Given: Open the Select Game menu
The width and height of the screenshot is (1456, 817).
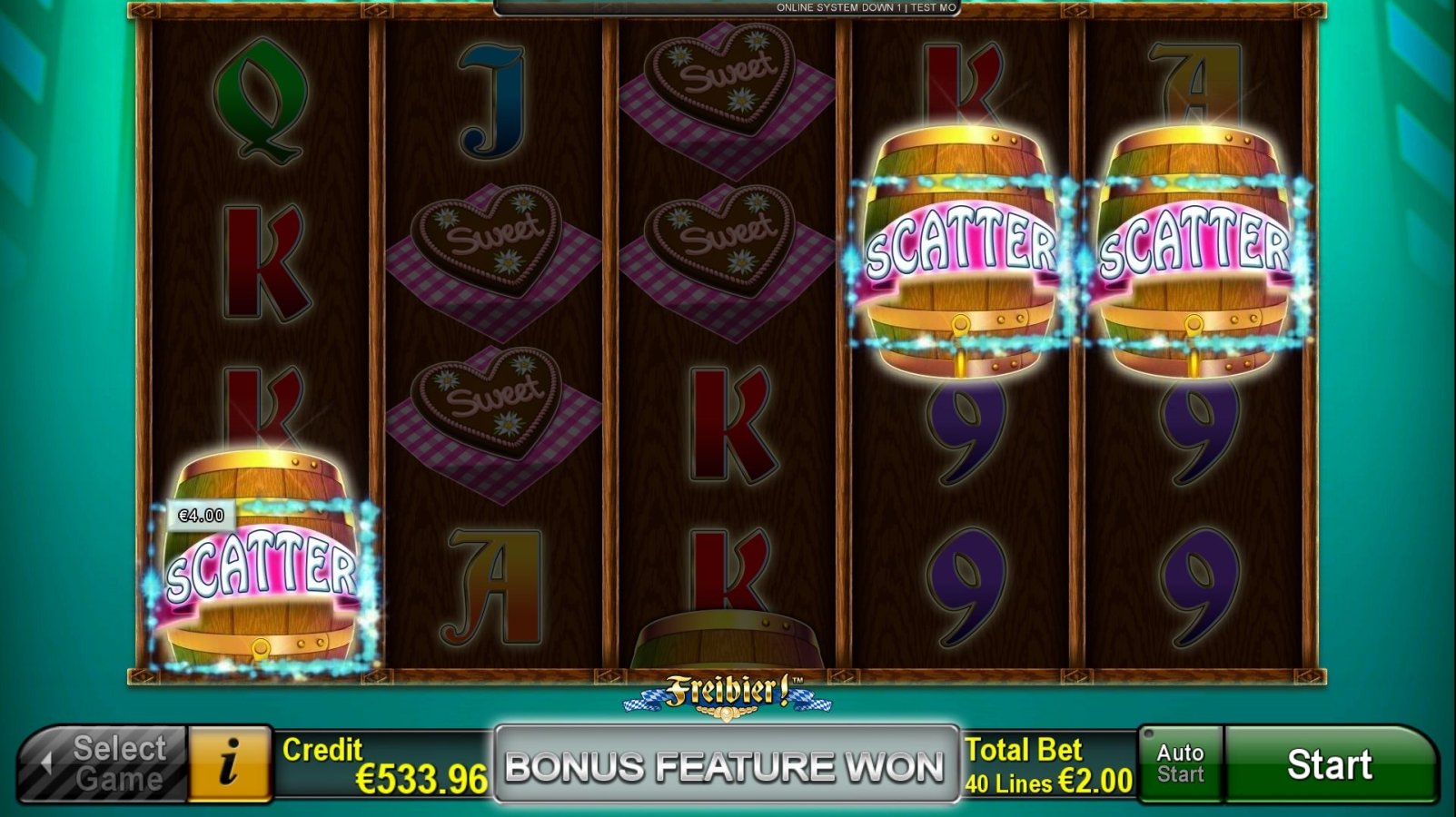Looking at the screenshot, I should point(104,764).
